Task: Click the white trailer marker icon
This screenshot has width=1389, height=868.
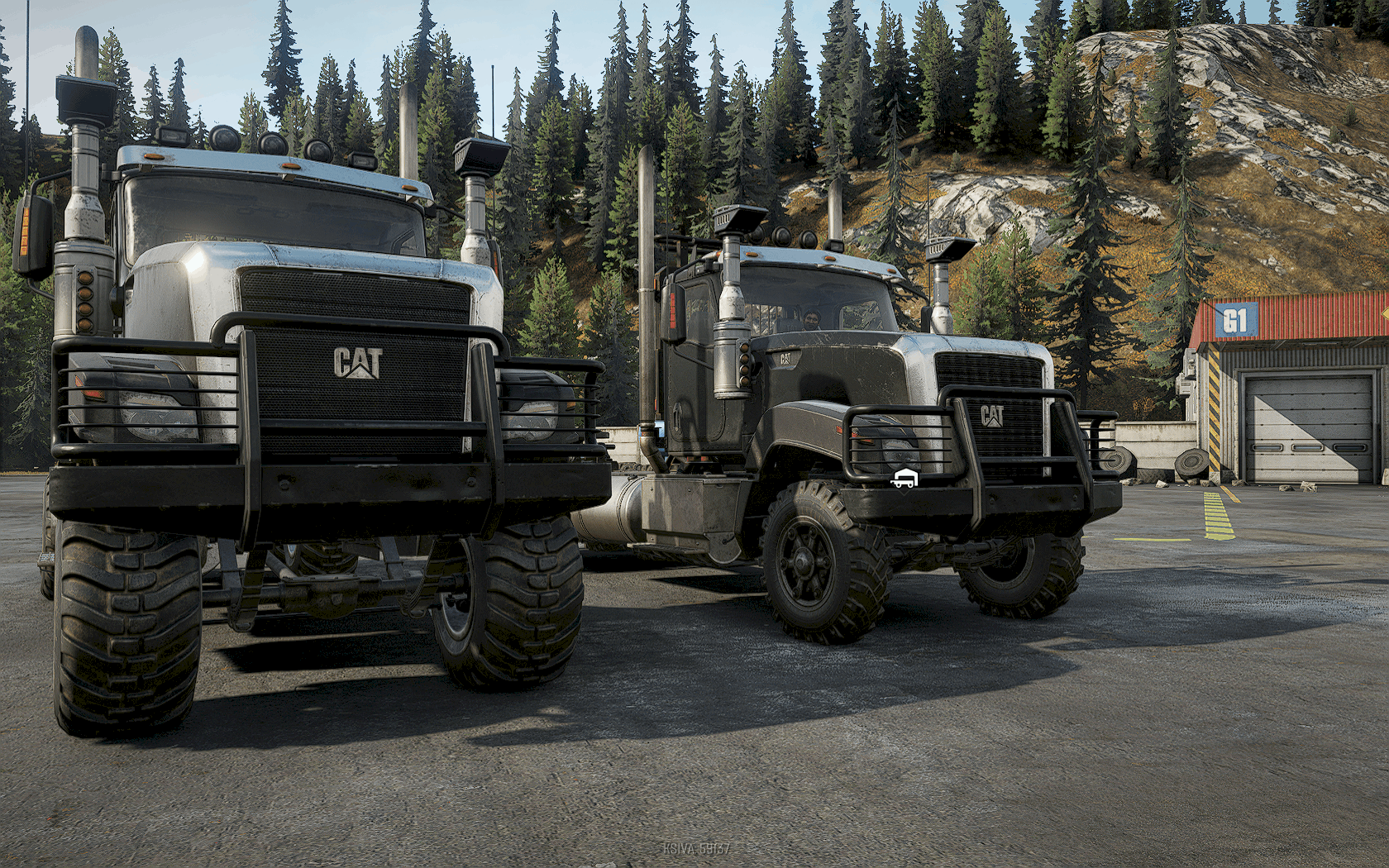Action: [x=903, y=479]
